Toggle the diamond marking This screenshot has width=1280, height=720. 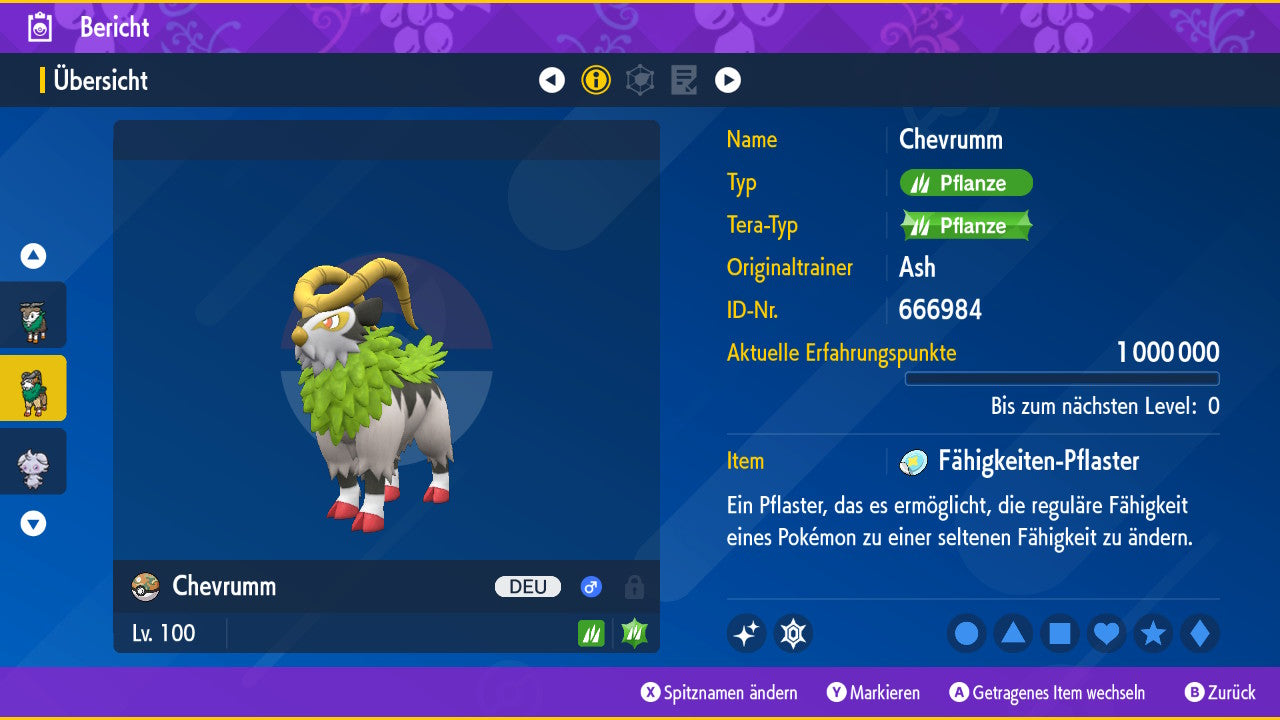coord(1200,633)
